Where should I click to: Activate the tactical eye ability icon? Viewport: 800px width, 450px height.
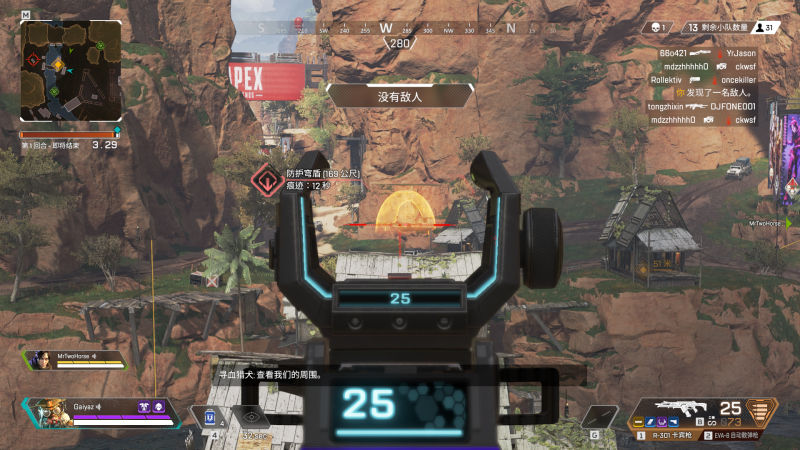251,418
